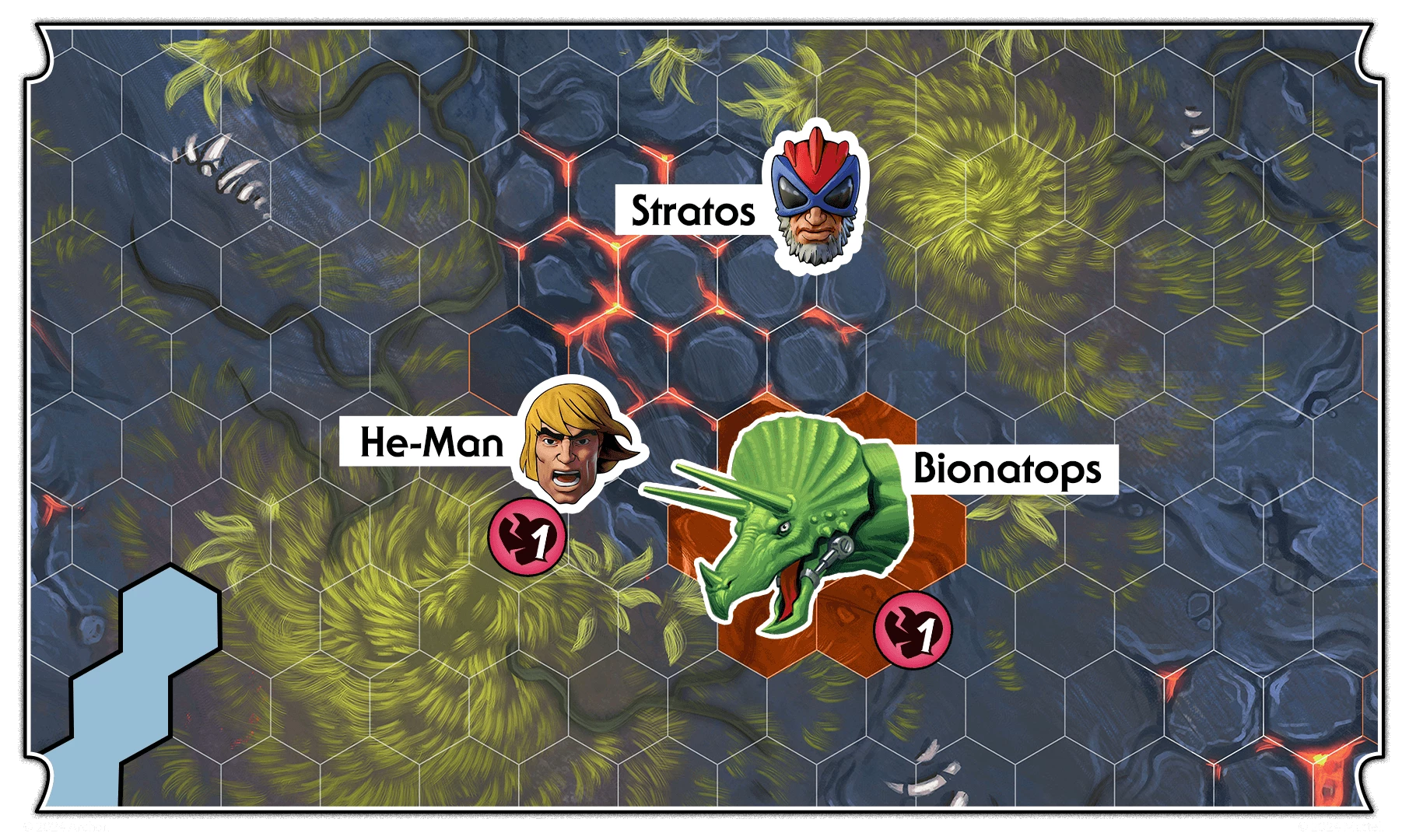Viewport: 1409px width, 840px height.
Task: Click the Bionatops name label
Action: coord(1007,469)
